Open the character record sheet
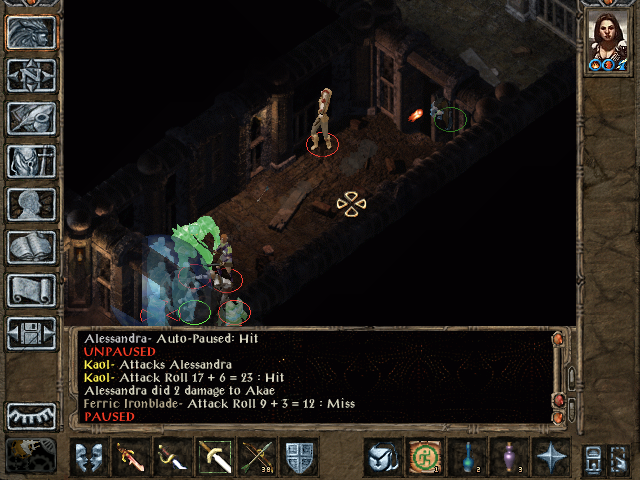 31,204
